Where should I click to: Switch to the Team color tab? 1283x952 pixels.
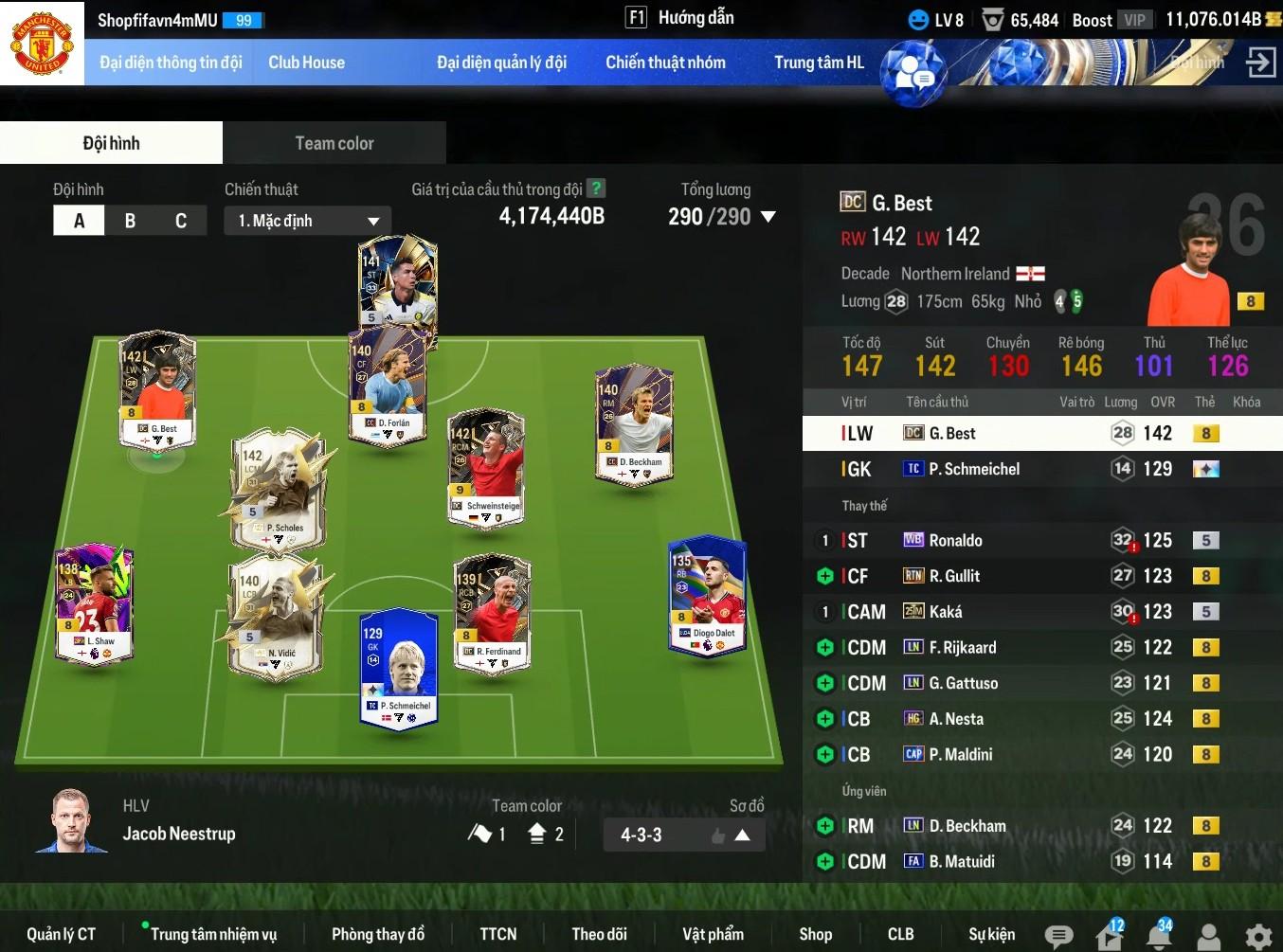point(334,143)
